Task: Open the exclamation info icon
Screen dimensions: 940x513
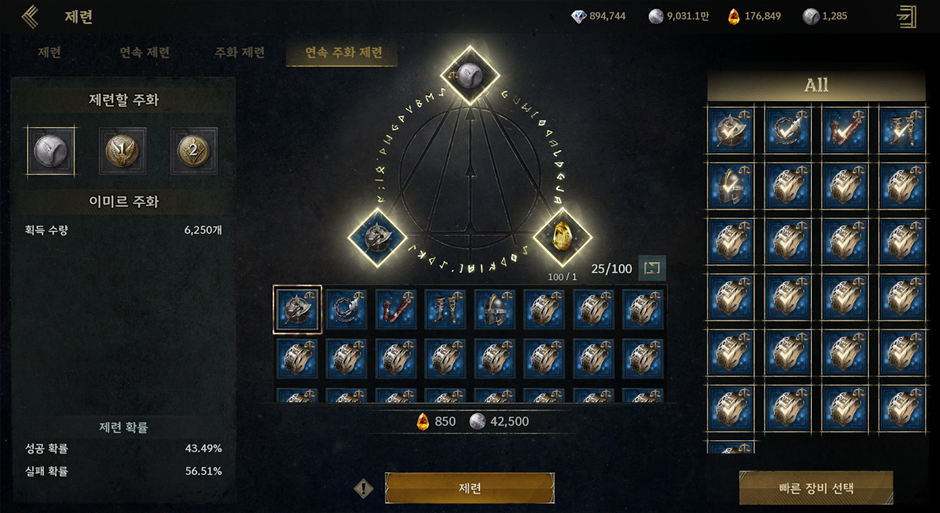Action: pos(365,489)
